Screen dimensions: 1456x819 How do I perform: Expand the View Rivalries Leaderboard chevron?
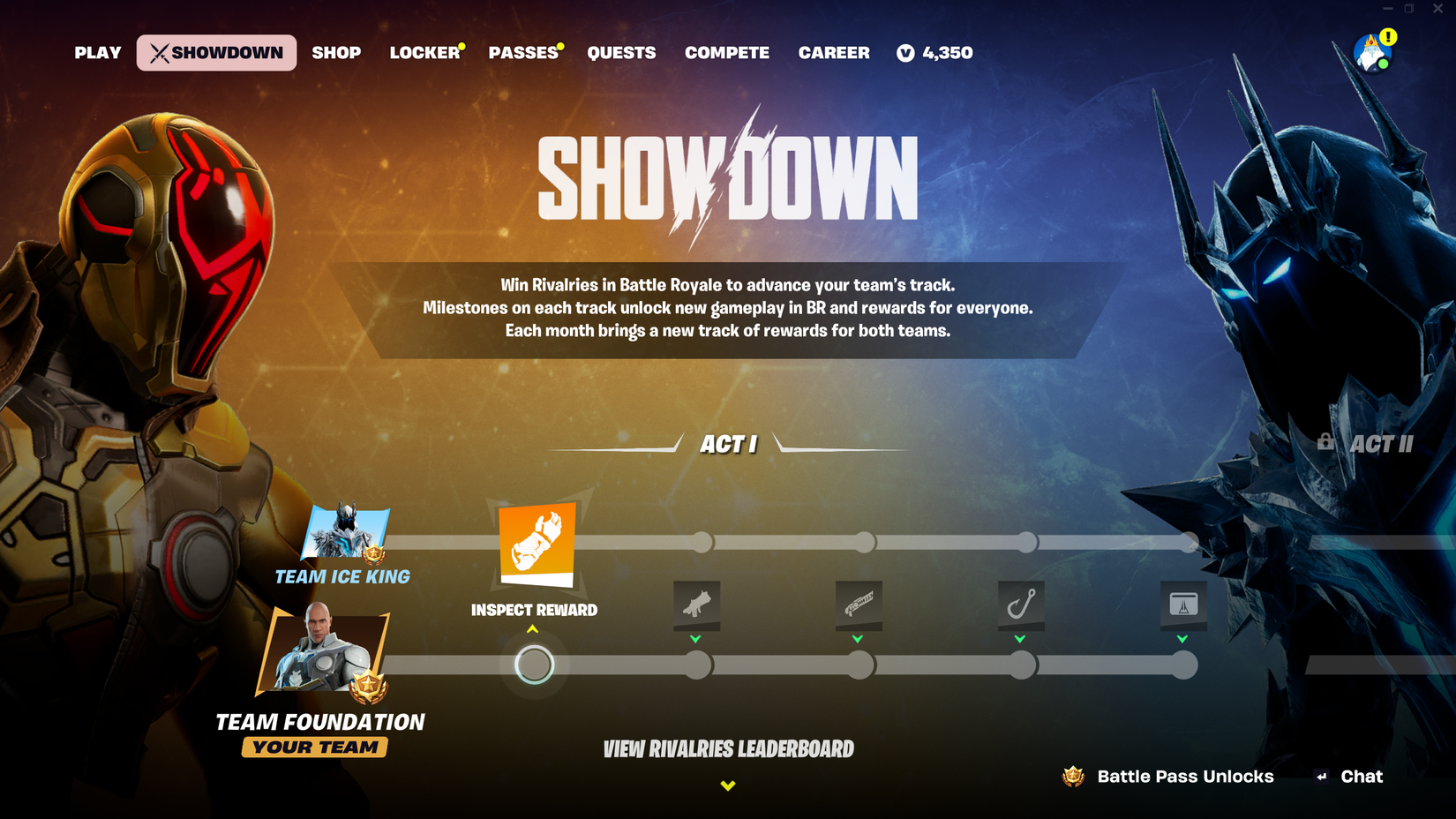click(727, 784)
